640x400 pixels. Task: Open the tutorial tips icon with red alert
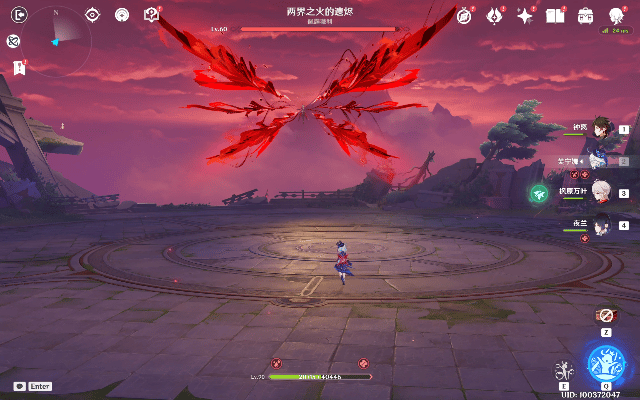(151, 15)
